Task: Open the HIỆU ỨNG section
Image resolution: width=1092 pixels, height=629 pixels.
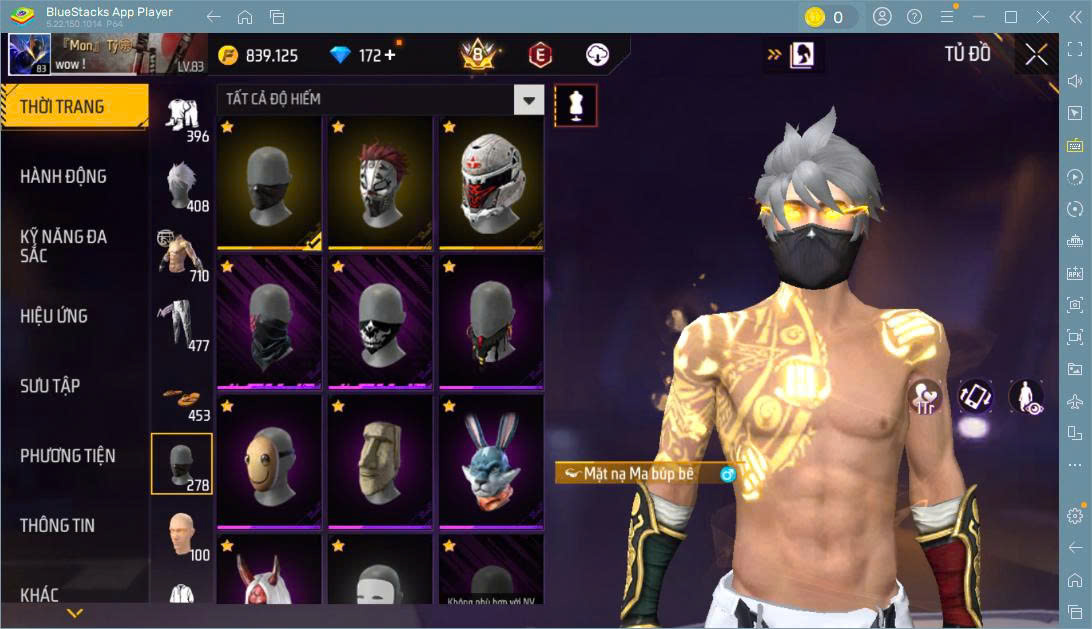Action: point(55,316)
